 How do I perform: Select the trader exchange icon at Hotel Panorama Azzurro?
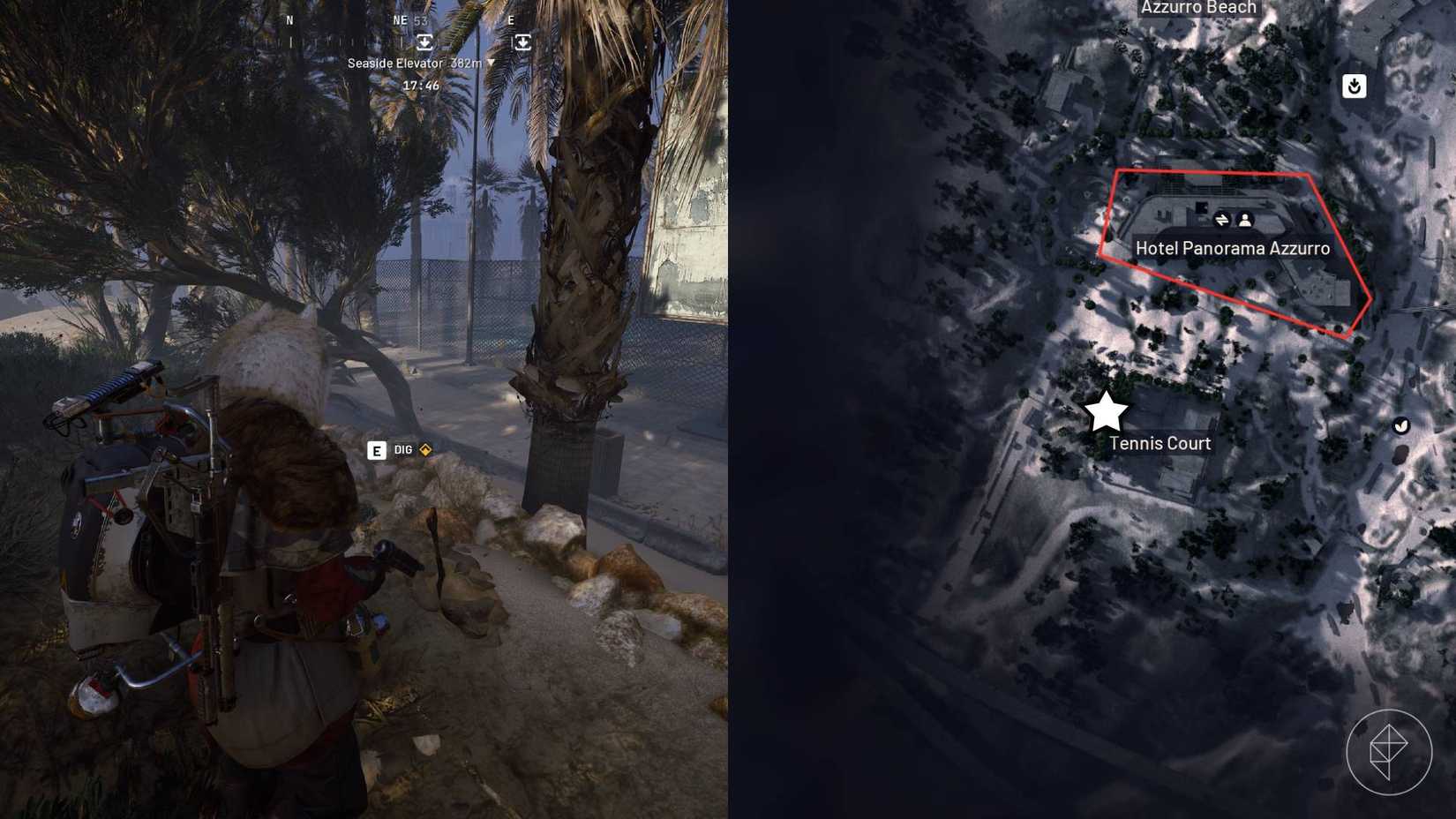(1222, 220)
